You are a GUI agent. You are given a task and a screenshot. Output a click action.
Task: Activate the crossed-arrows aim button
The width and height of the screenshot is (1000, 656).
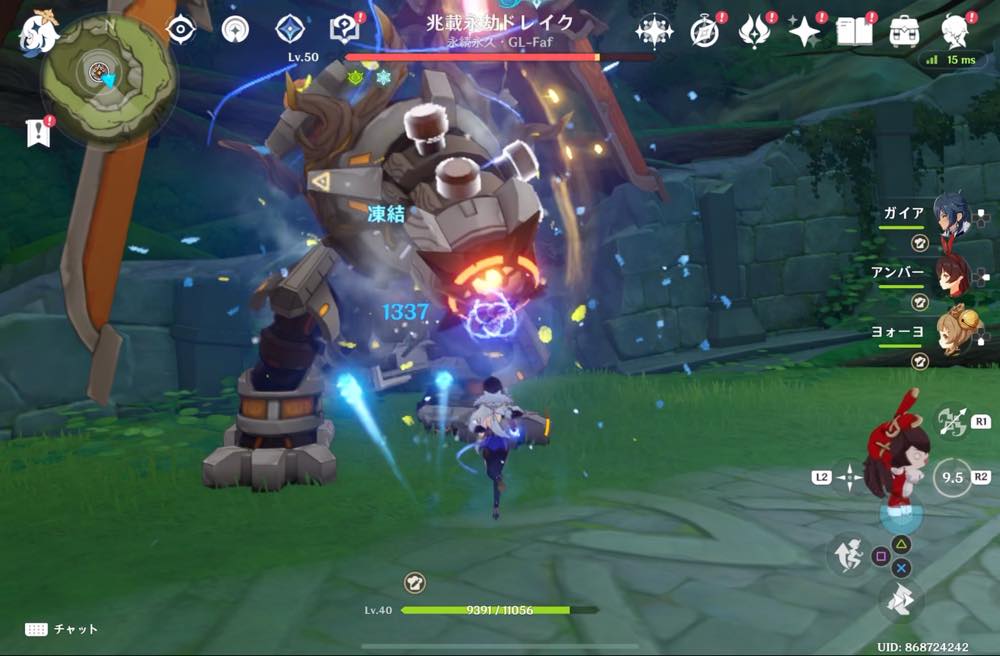click(951, 423)
